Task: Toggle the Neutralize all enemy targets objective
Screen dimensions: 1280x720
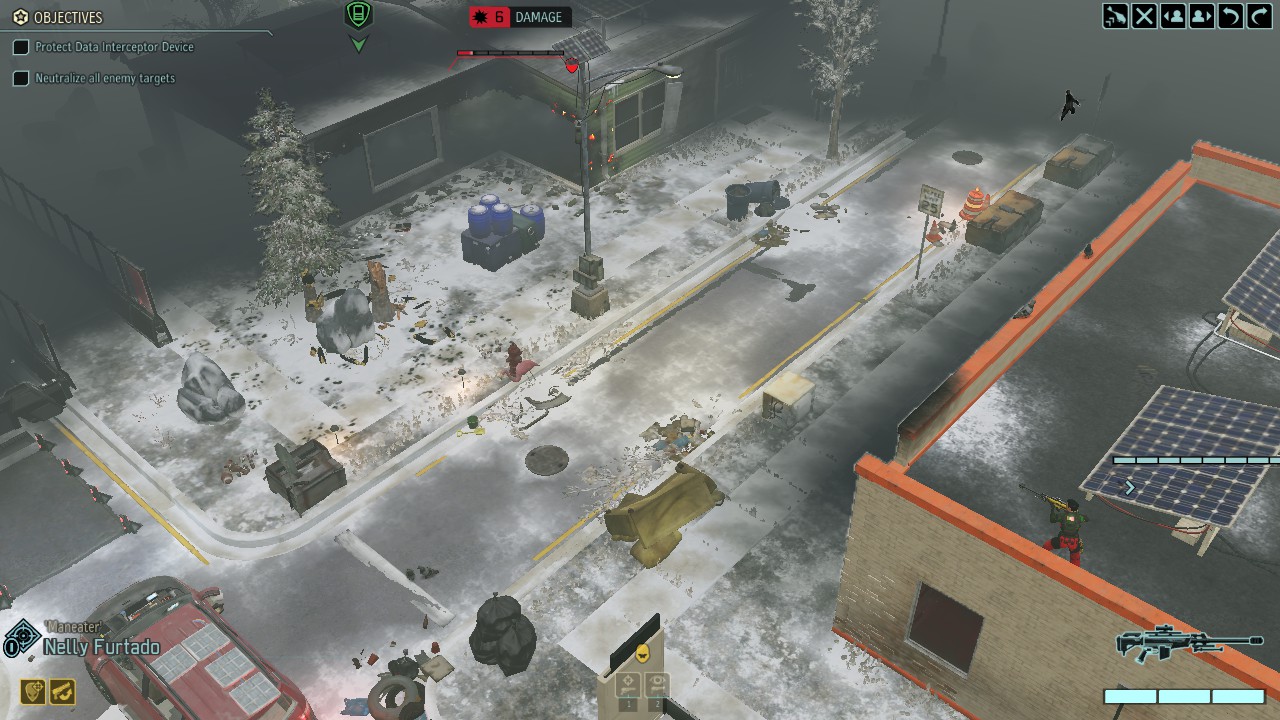Action: [x=21, y=78]
